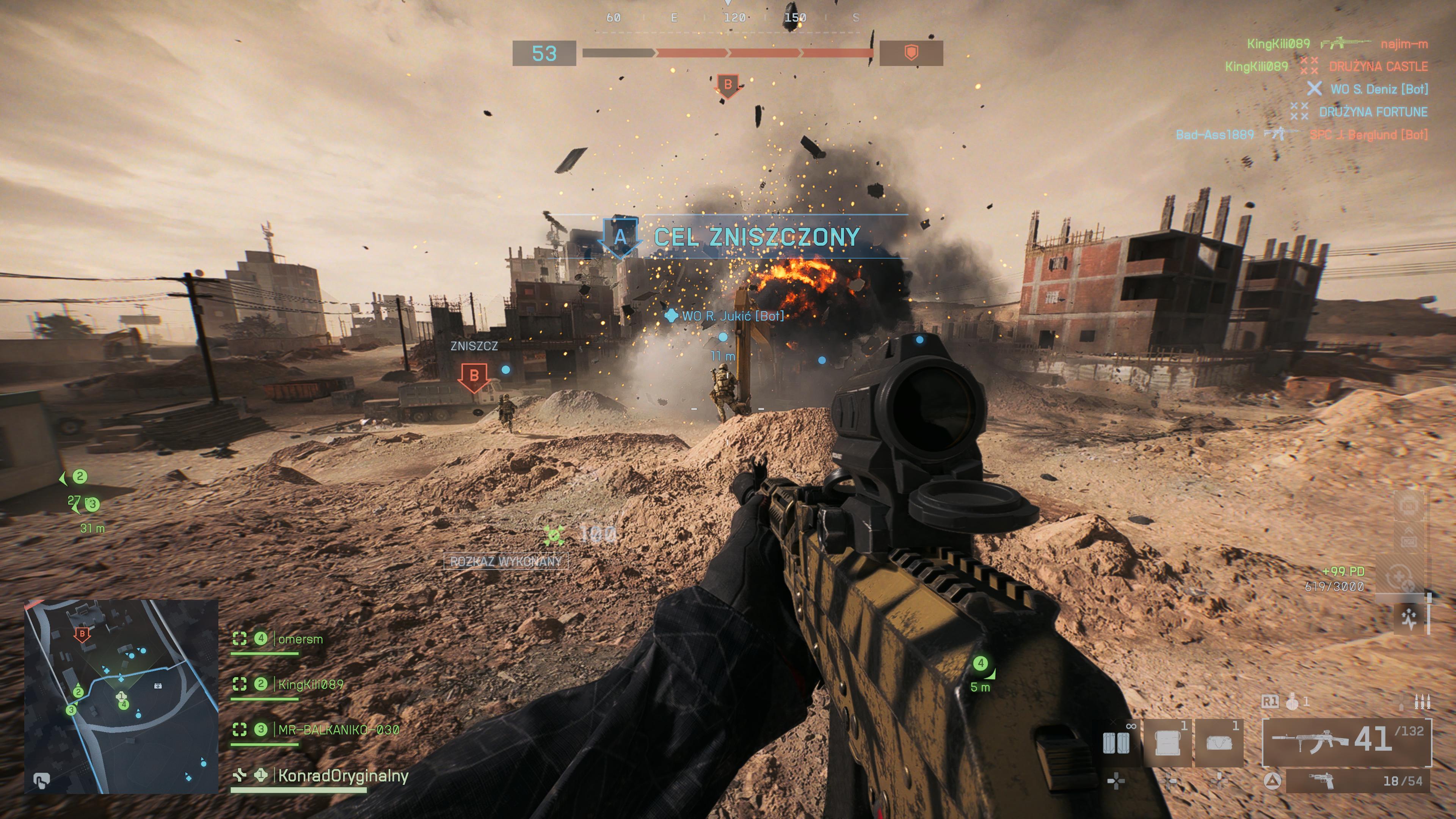Image resolution: width=1456 pixels, height=819 pixels.
Task: Open the tactical minimap
Action: point(121,697)
